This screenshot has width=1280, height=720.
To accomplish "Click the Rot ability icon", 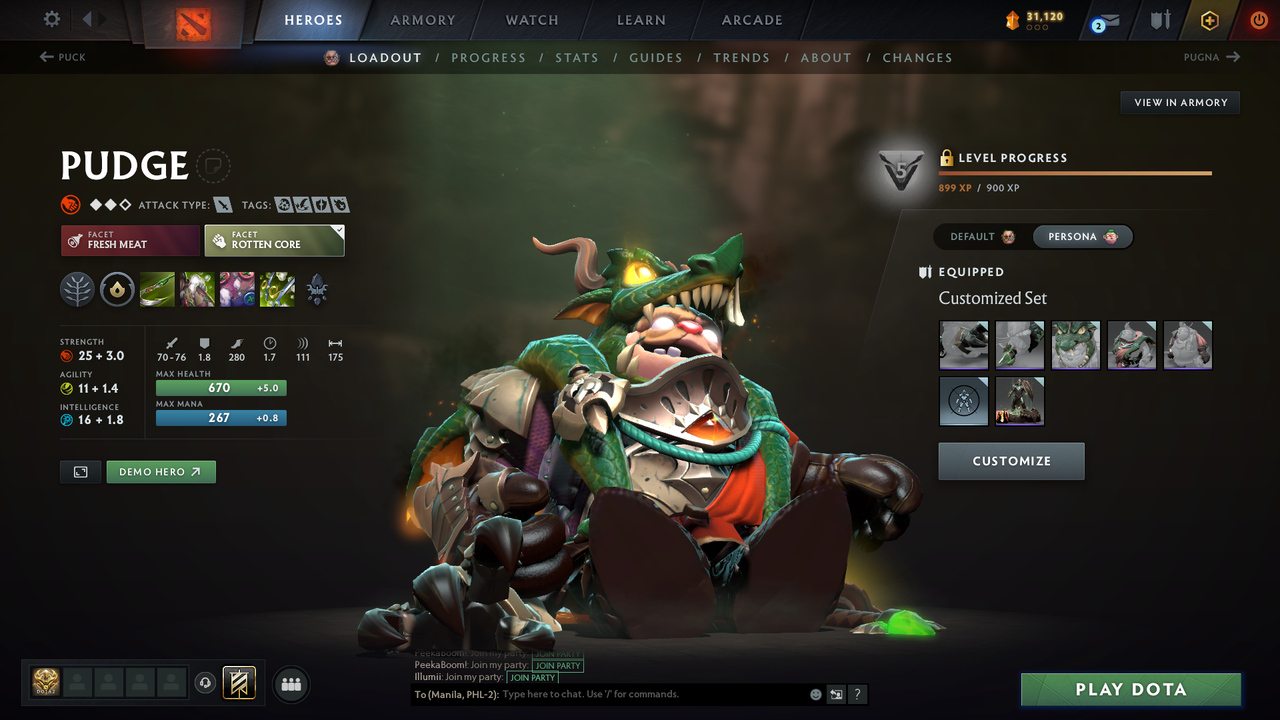I will [197, 290].
